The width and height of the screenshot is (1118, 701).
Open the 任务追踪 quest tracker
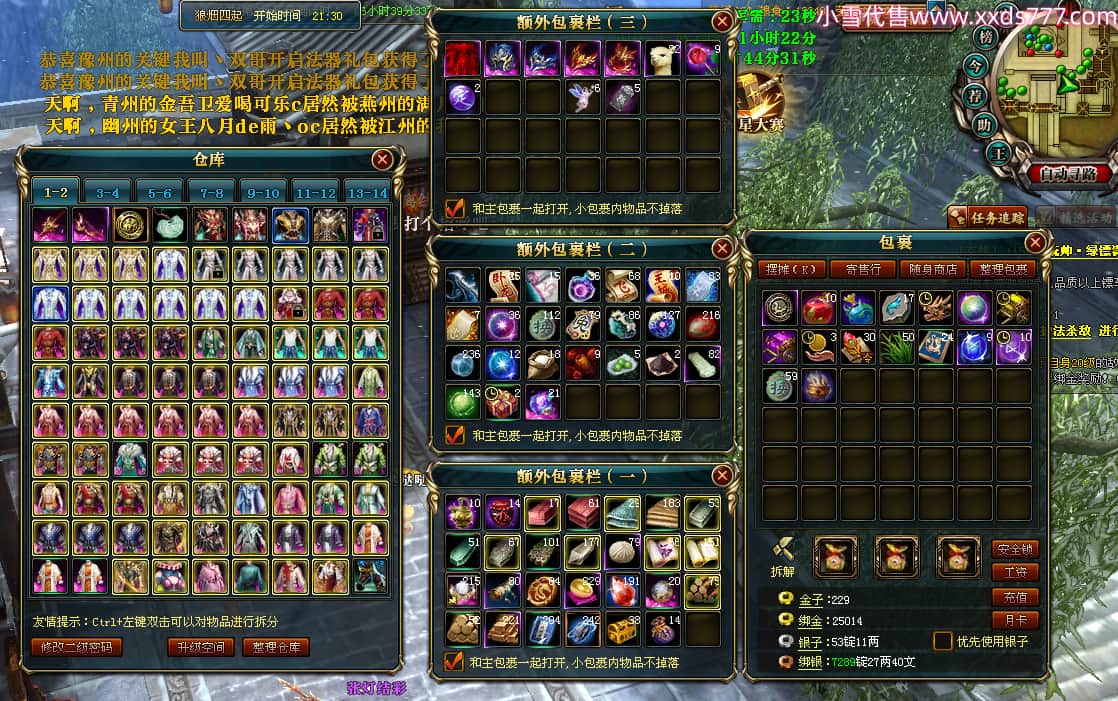pos(988,216)
